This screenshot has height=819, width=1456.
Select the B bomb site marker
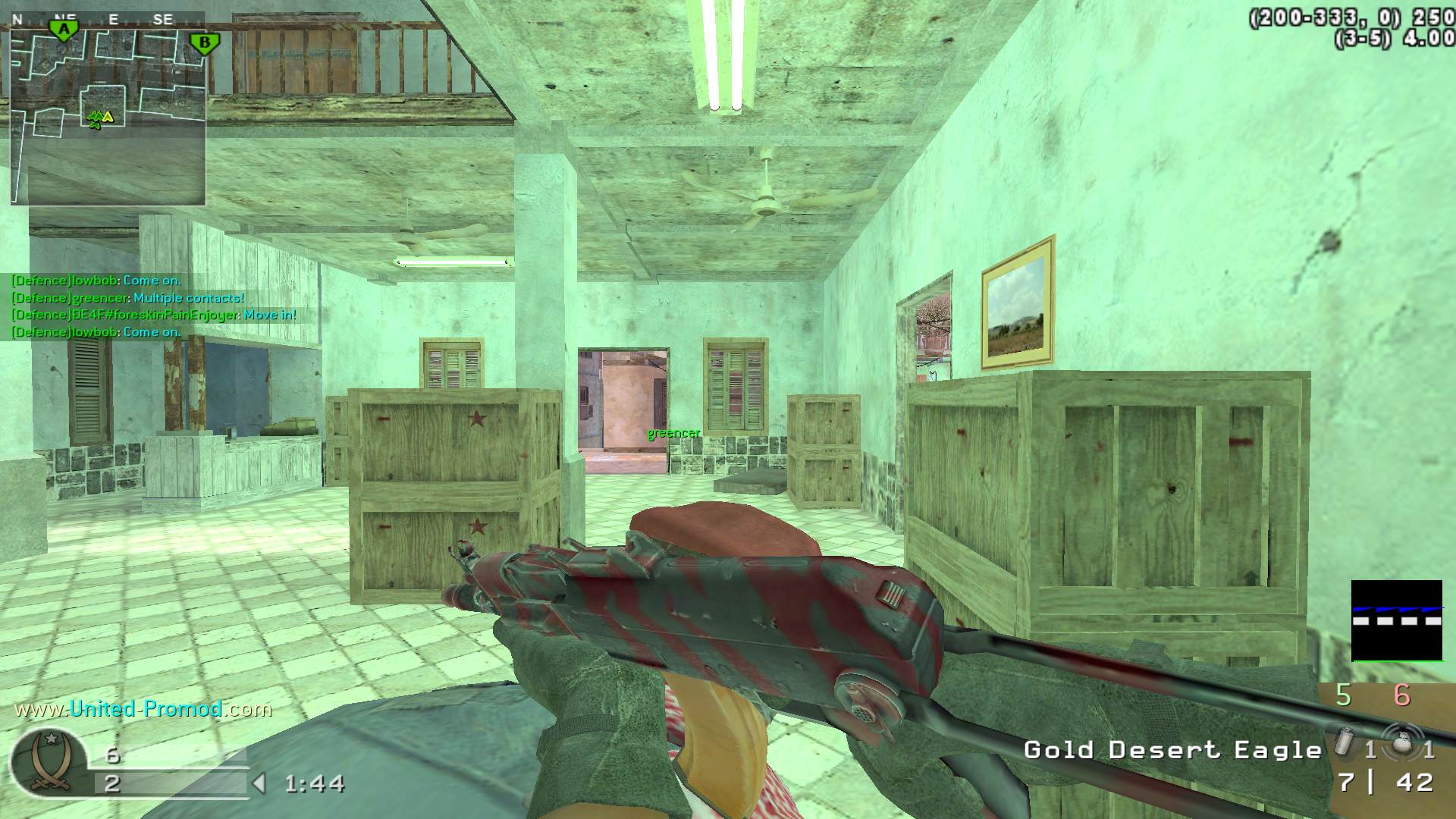tap(203, 43)
